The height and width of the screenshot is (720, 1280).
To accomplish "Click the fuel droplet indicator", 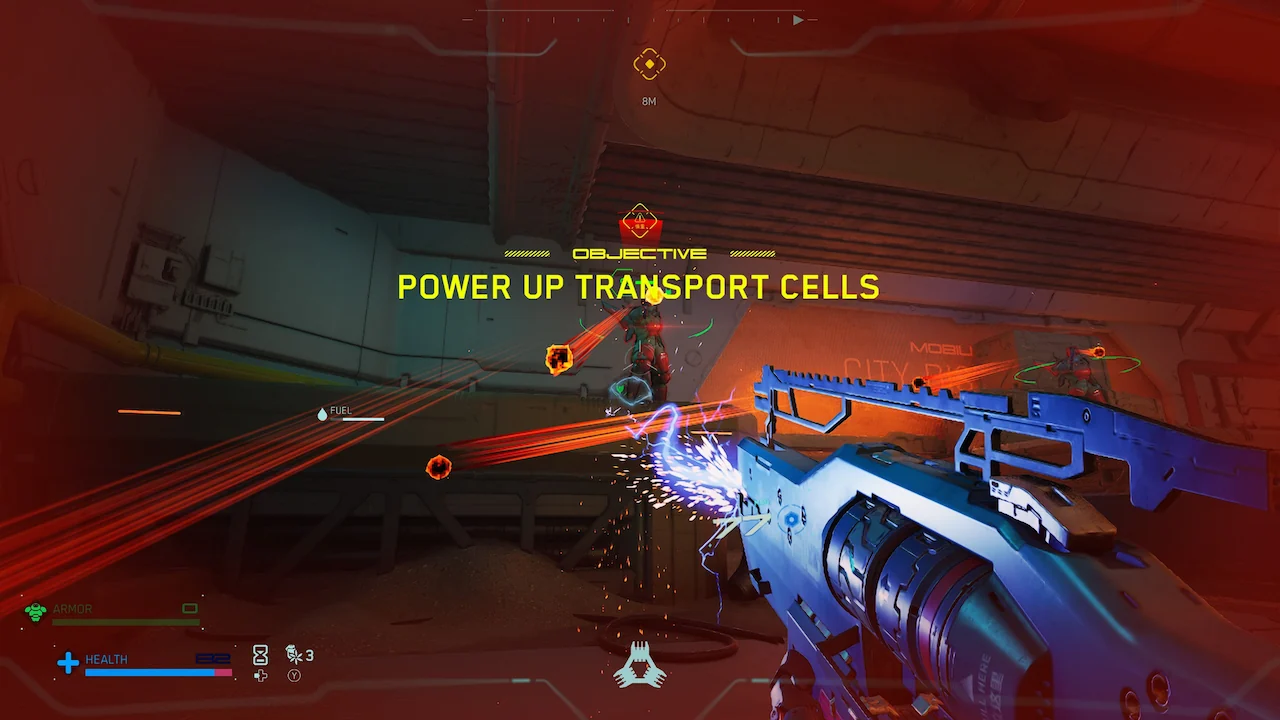I will 322,414.
